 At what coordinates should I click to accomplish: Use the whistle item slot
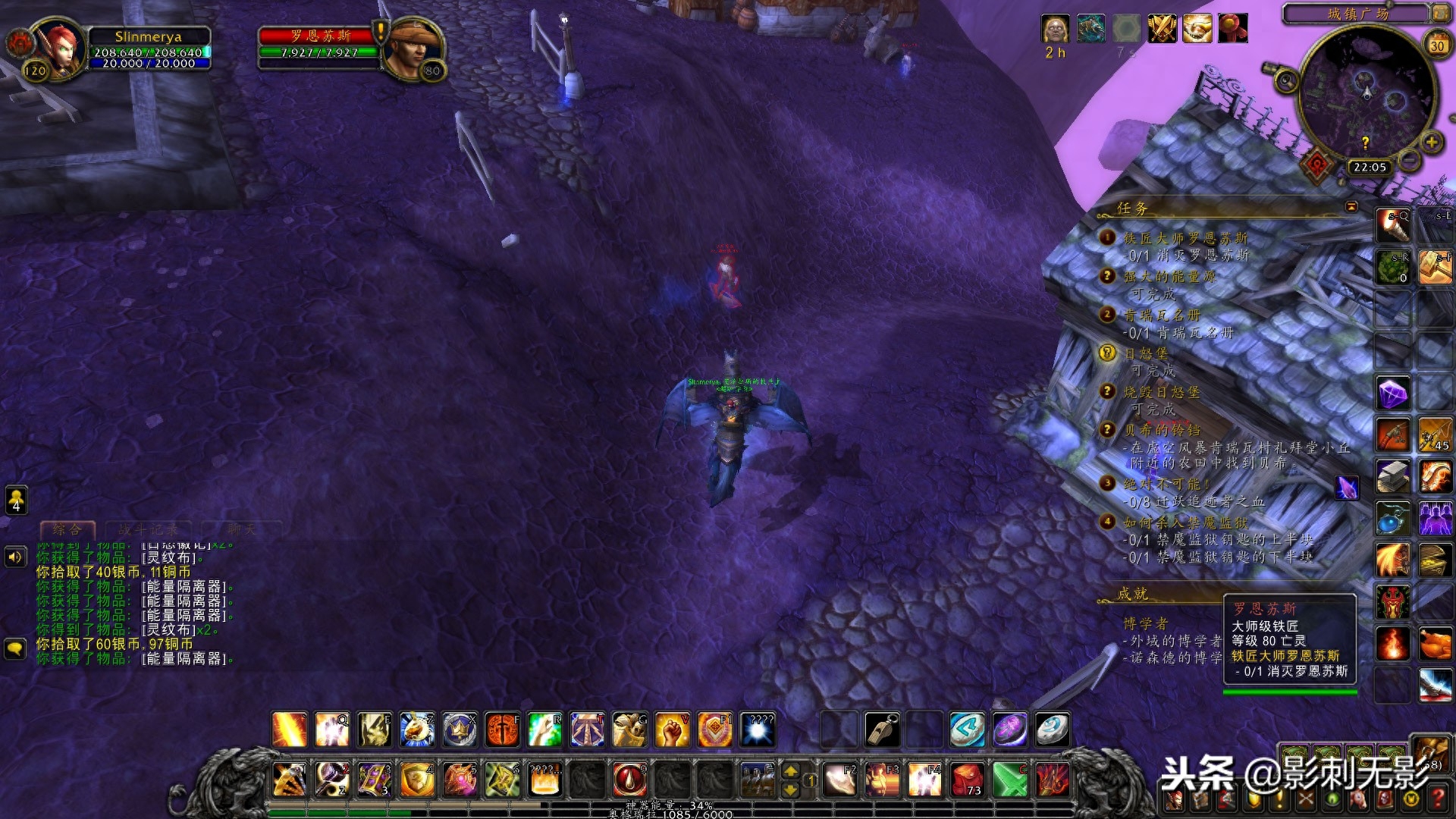coord(882,730)
